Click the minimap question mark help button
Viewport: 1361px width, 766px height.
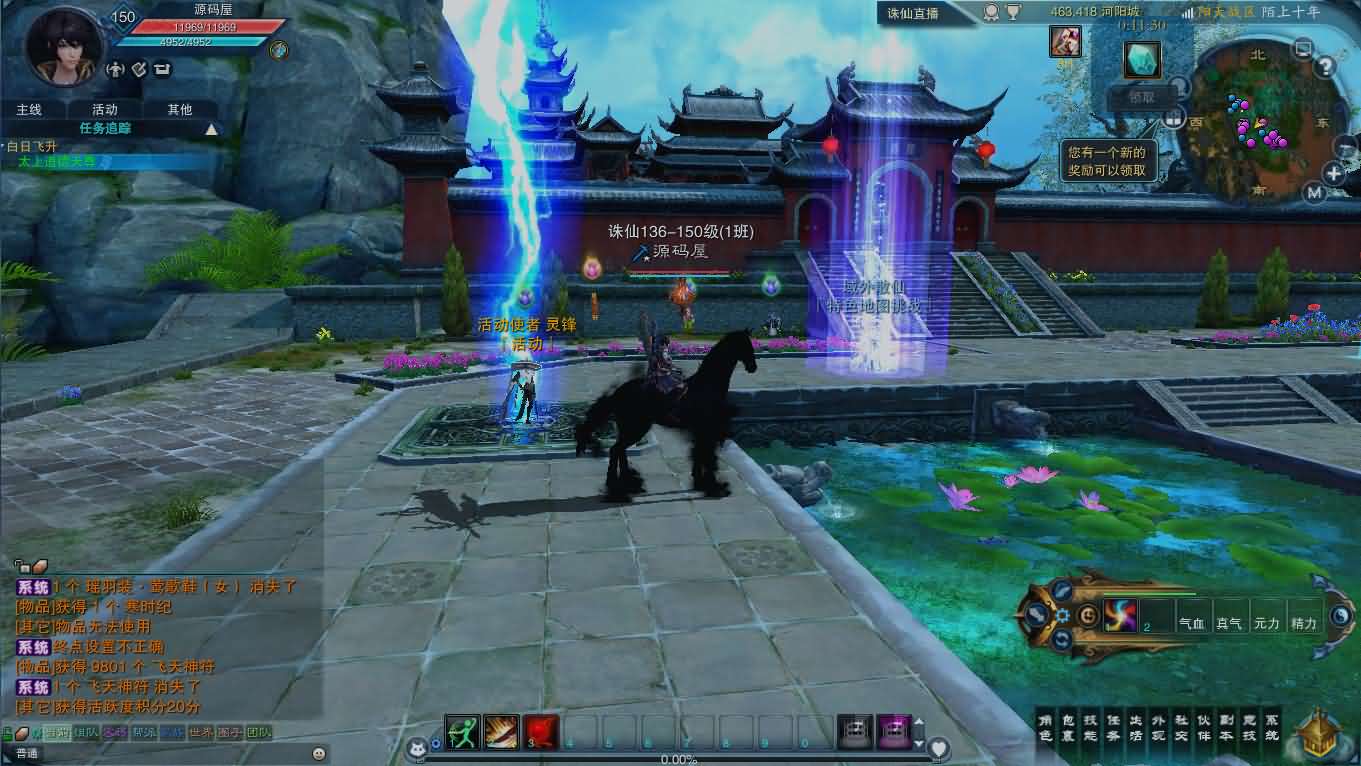tap(1325, 68)
